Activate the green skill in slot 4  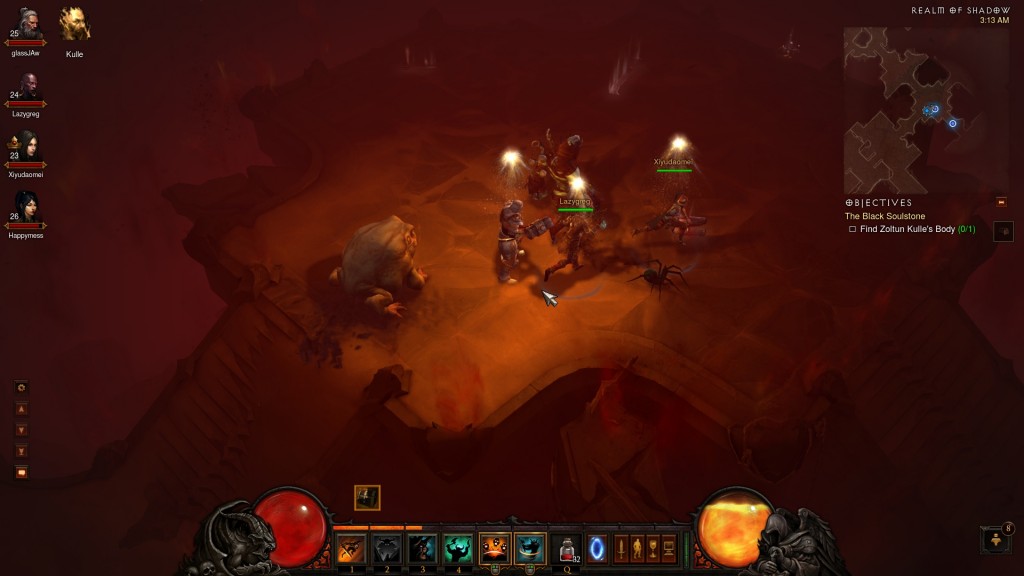click(x=458, y=548)
